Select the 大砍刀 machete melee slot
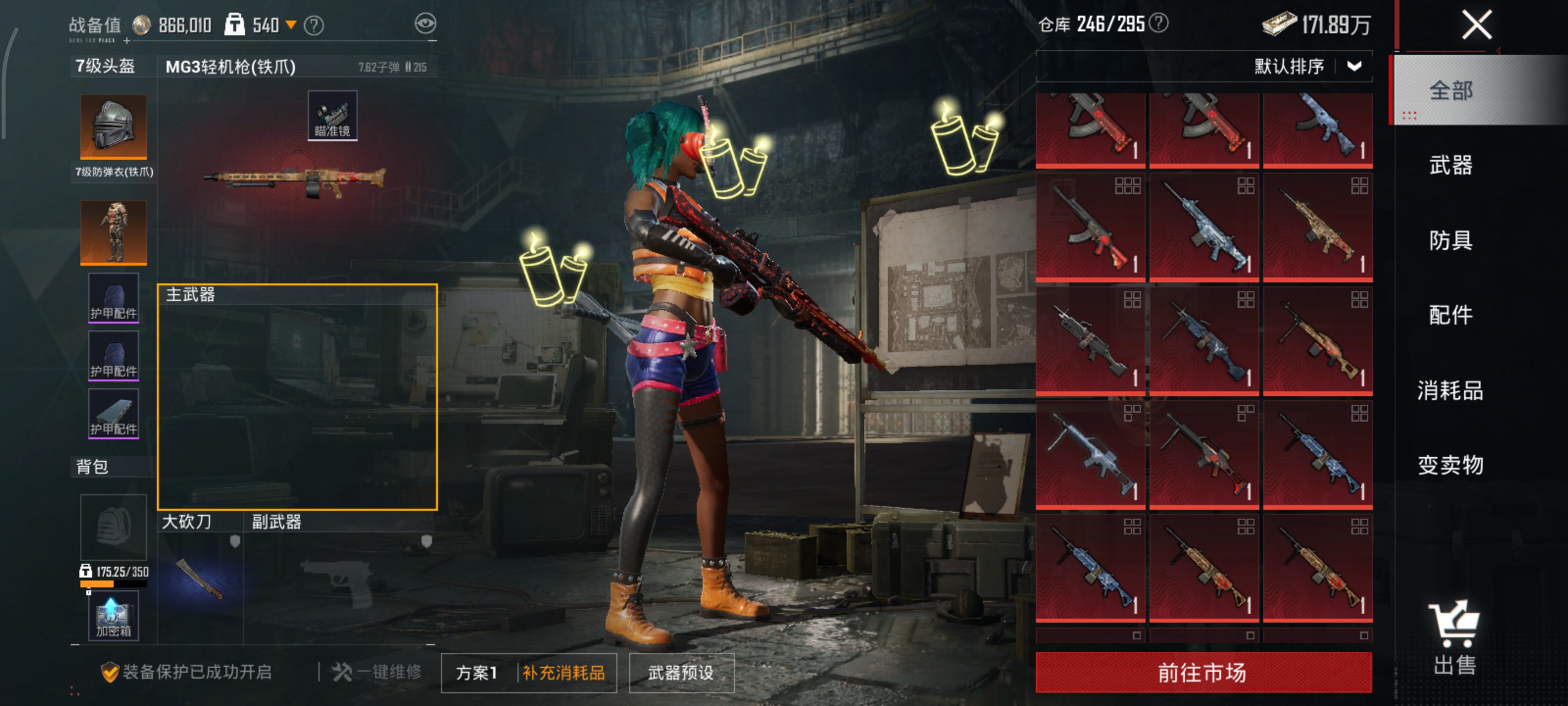Screen dimensions: 1568x706 click(200, 579)
